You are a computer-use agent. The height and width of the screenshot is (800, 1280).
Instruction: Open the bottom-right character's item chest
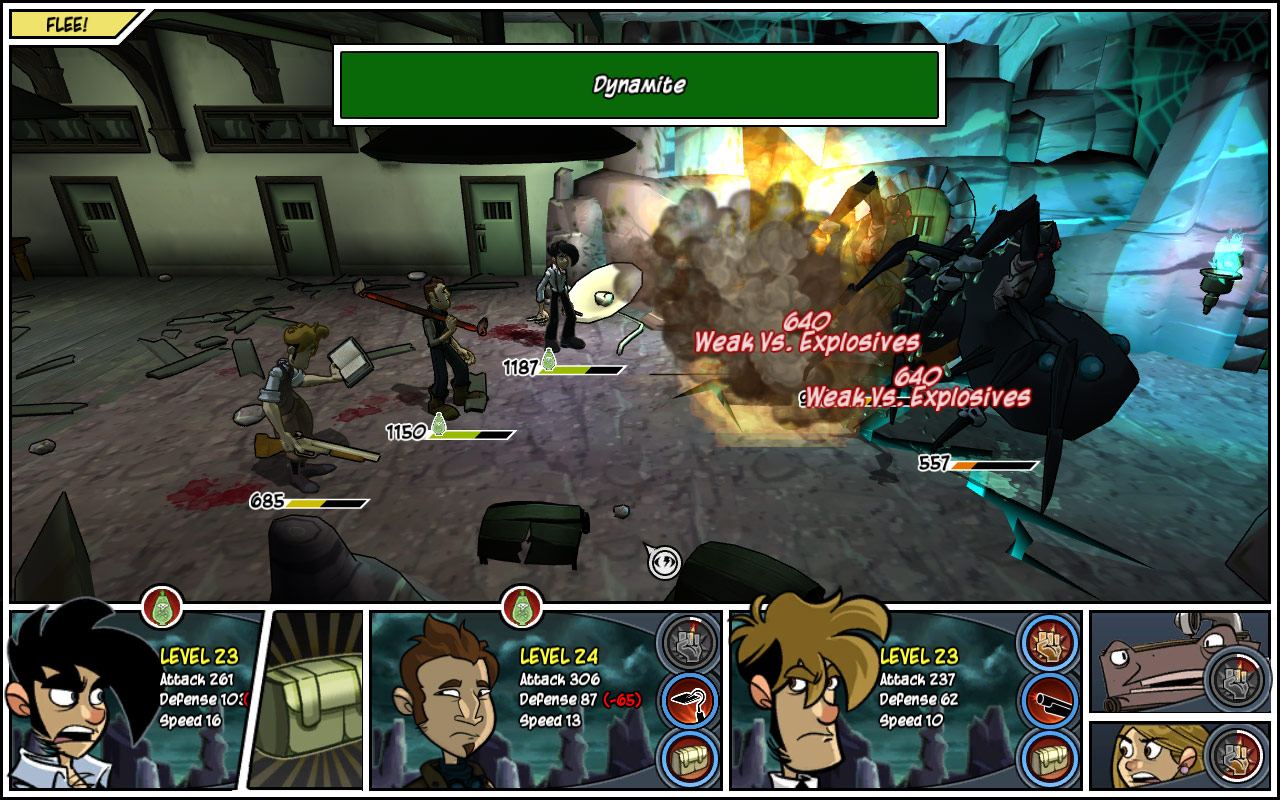click(1046, 756)
